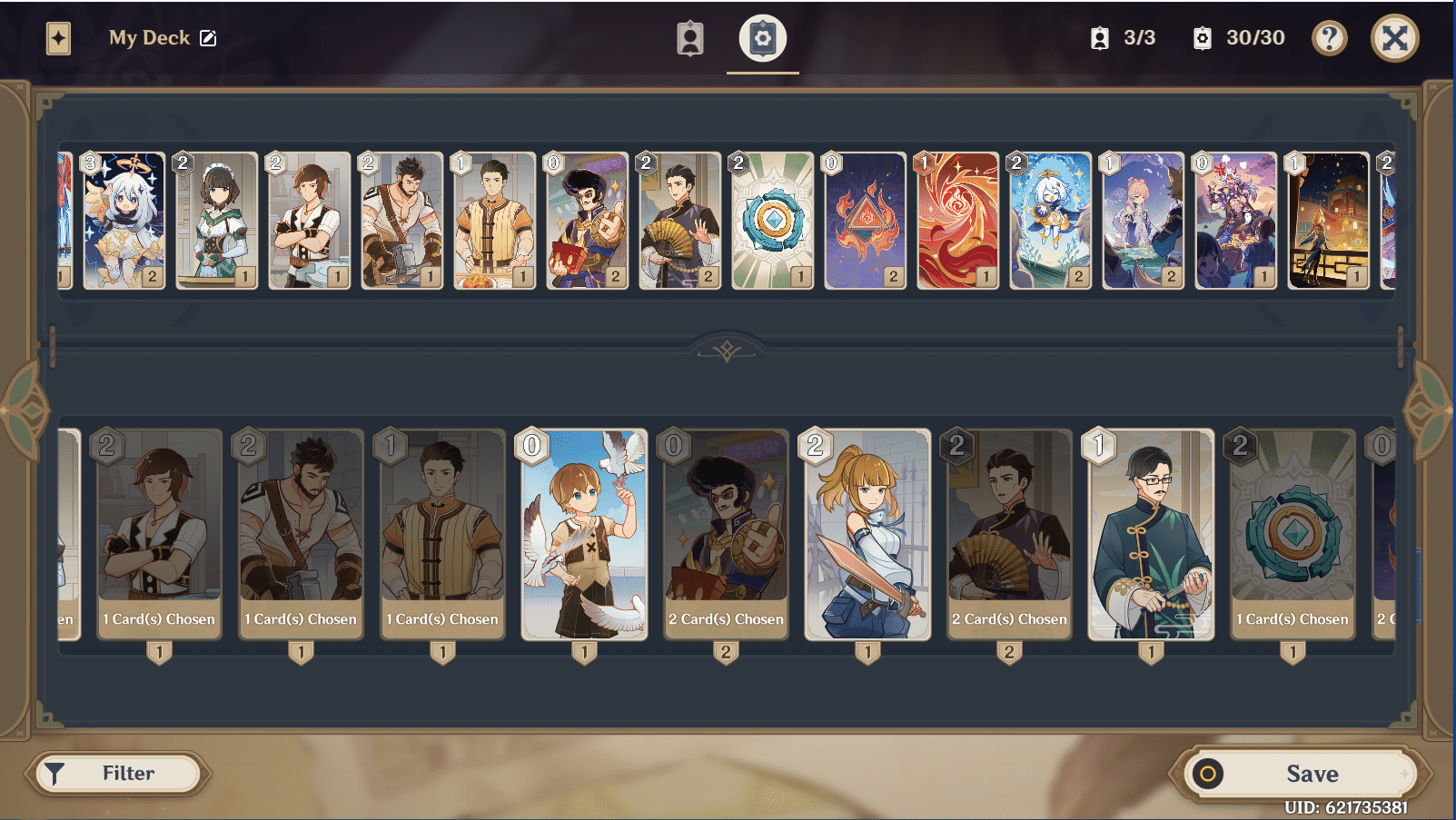Open the help question mark icon
Screen dimensions: 1456x820
coord(1329,37)
